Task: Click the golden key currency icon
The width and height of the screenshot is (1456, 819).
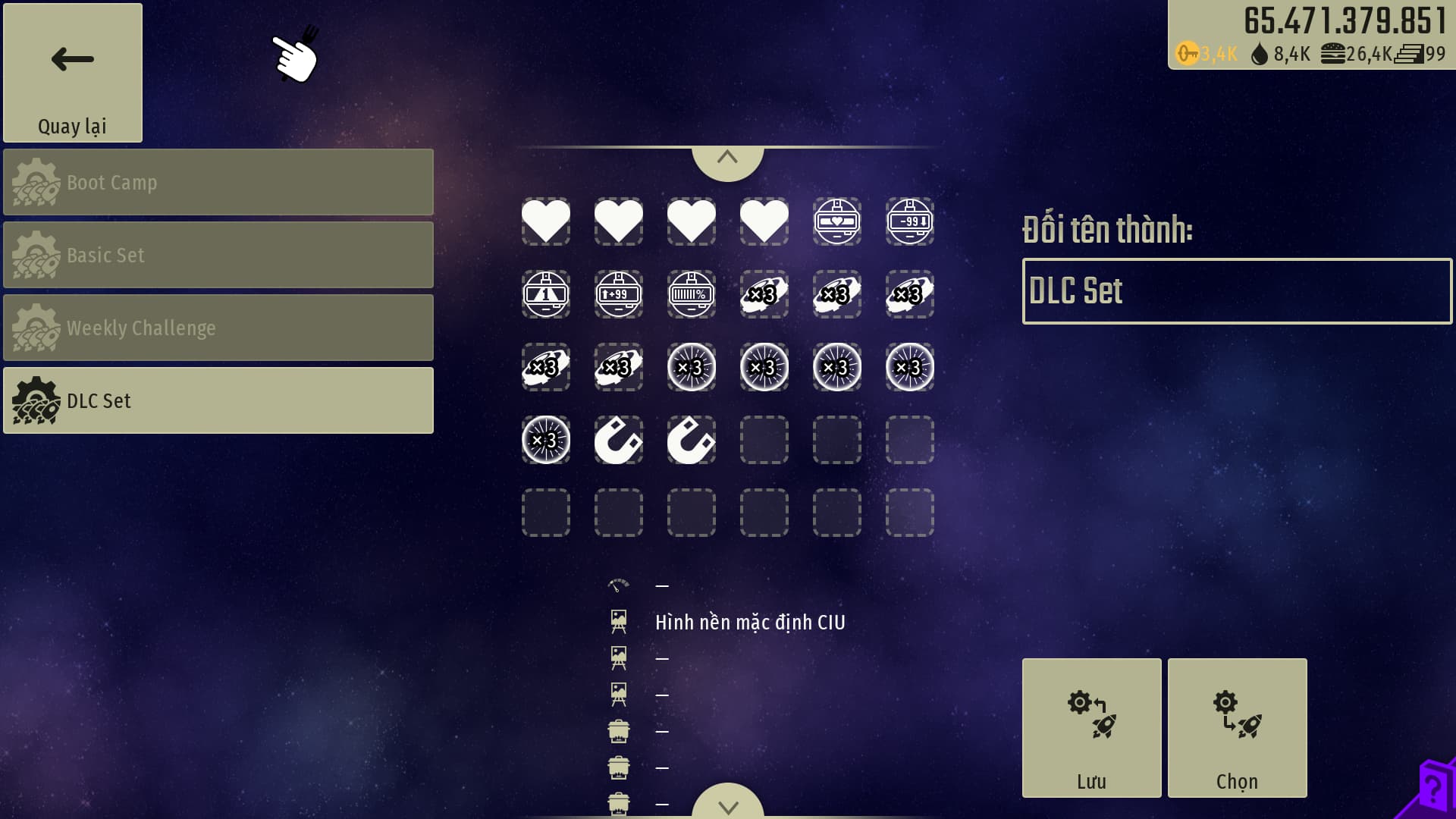Action: (x=1187, y=54)
